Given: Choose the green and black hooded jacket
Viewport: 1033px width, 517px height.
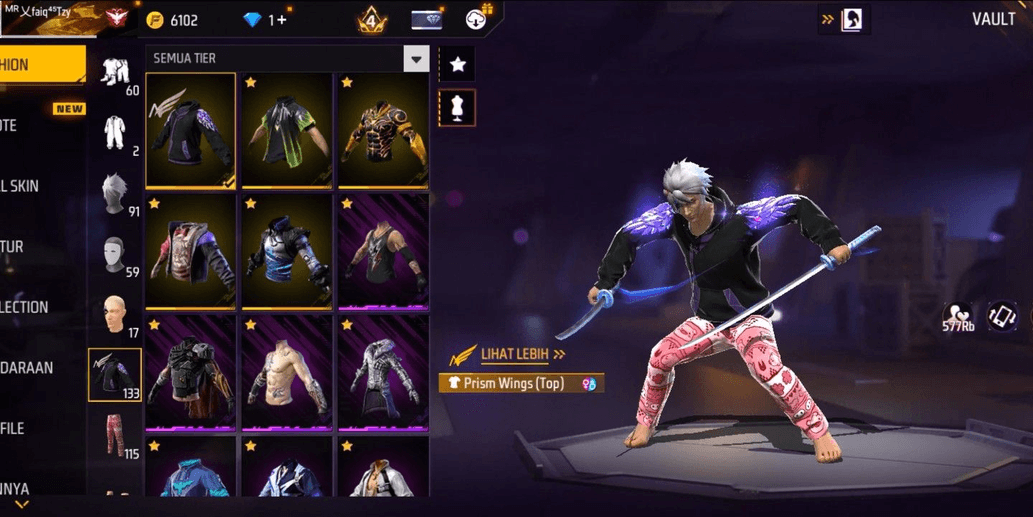Looking at the screenshot, I should [x=287, y=130].
